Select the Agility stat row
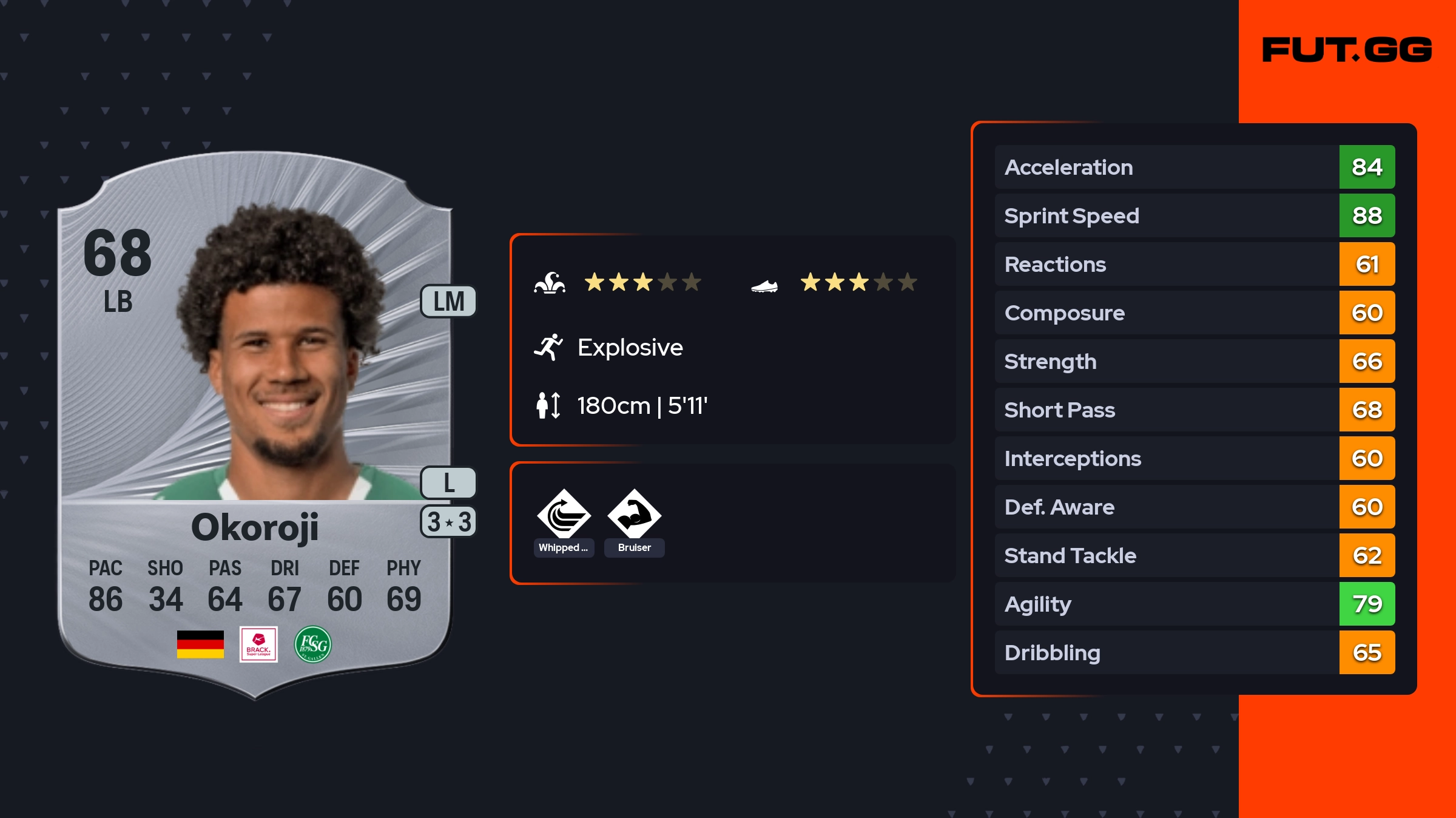Screen dimensions: 1456x818 1194,604
